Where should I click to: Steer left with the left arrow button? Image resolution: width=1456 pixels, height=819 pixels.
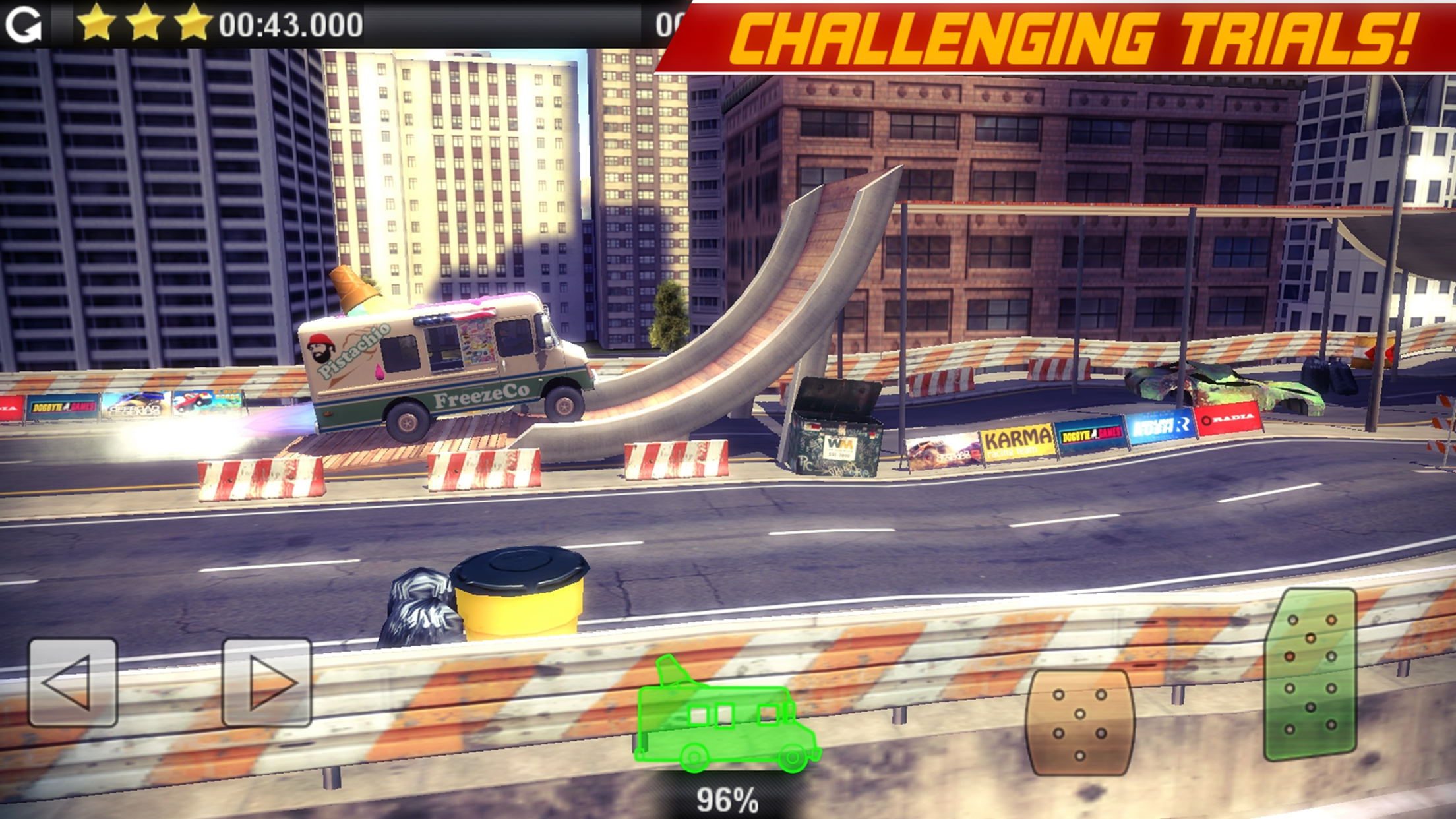pyautogui.click(x=73, y=682)
